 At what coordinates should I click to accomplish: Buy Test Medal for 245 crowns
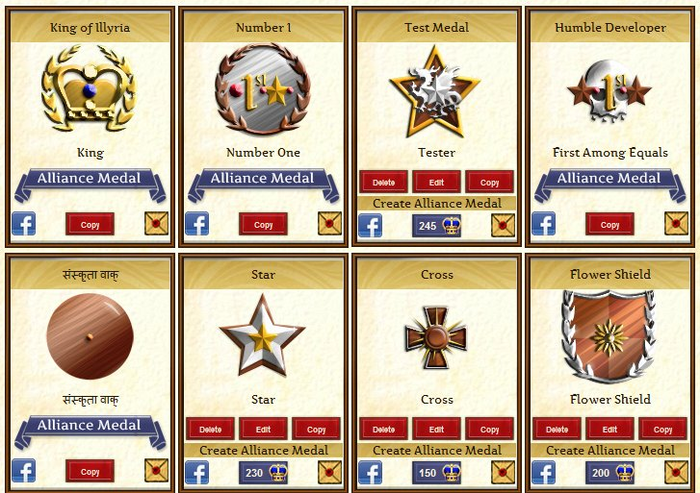click(437, 226)
